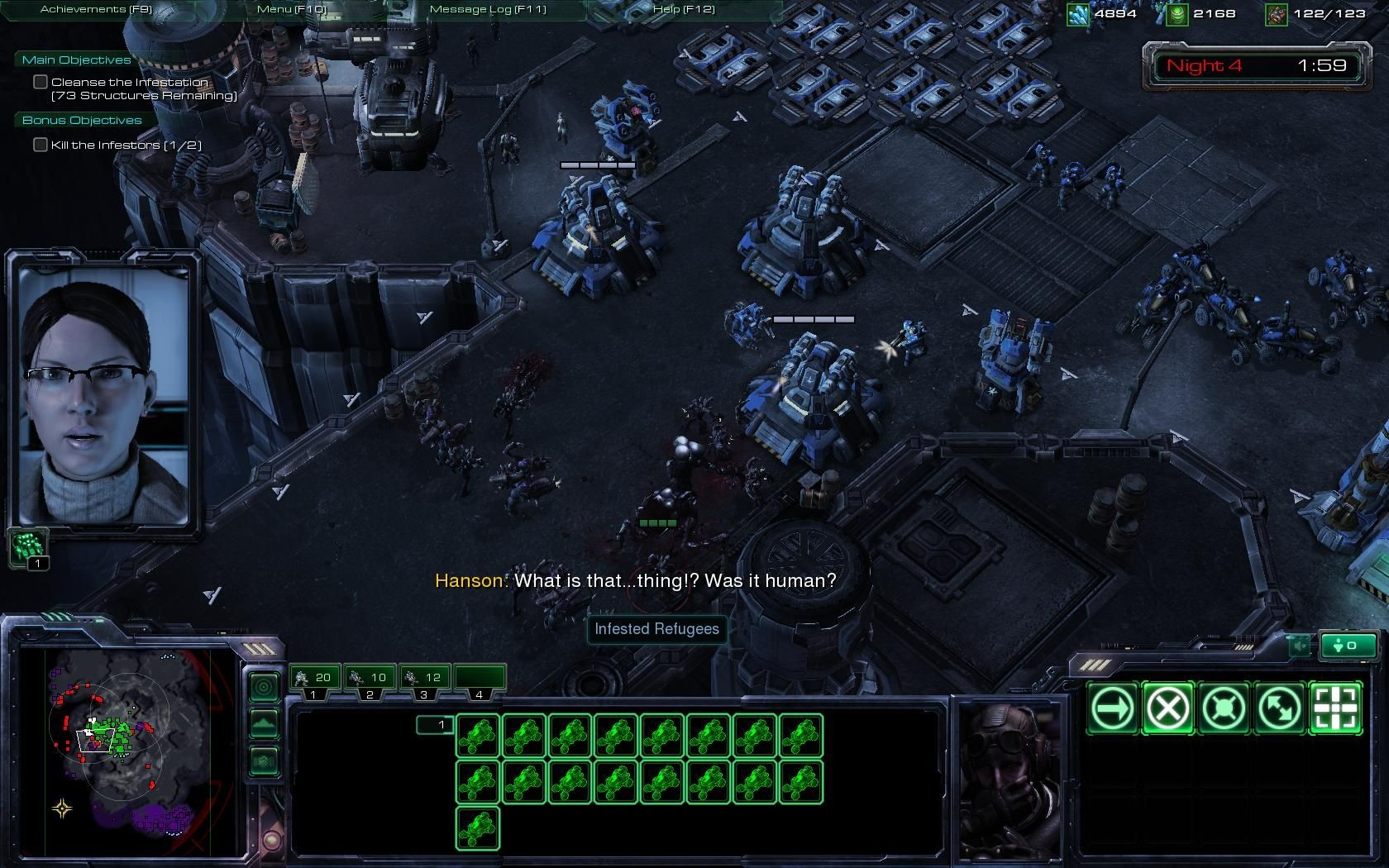Tick the Kill the Infestors bonus checkbox
The image size is (1389, 868).
[x=40, y=144]
